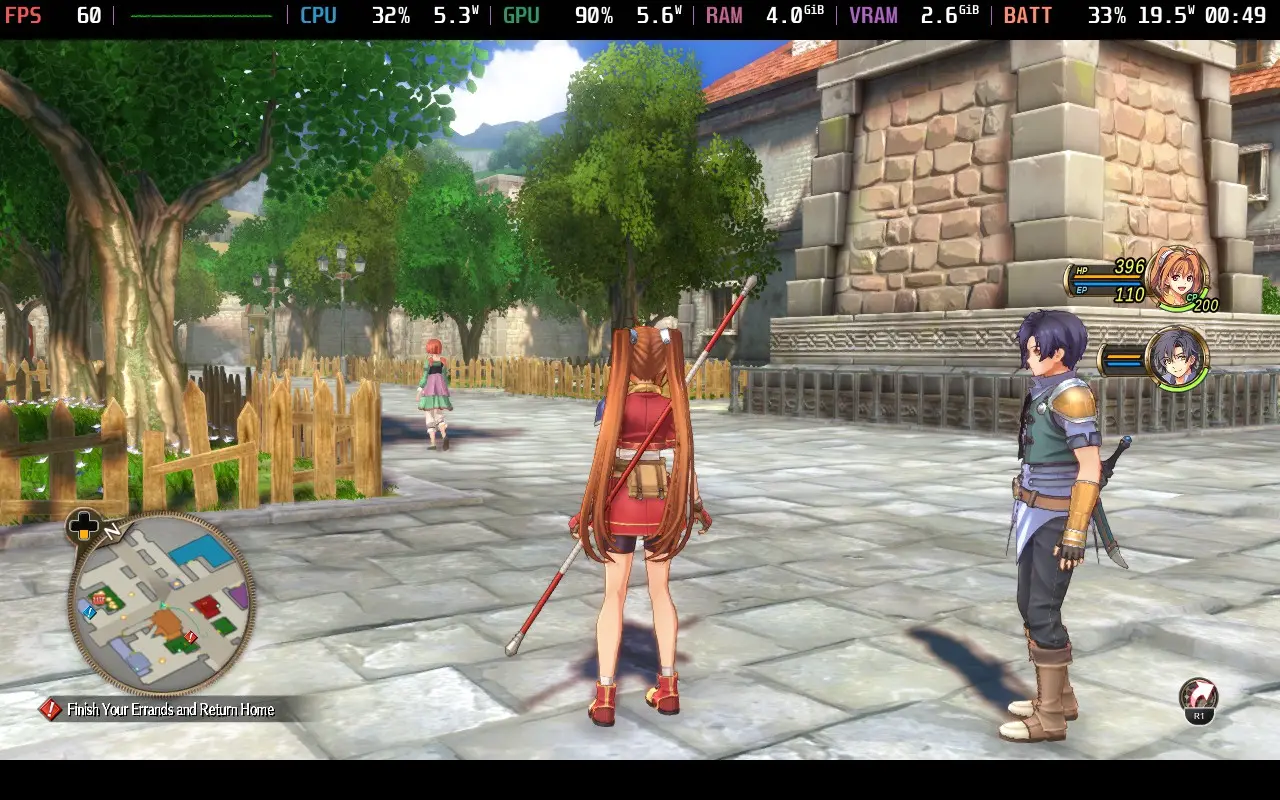The image size is (1280, 800).
Task: Click Joshua's character portrait
Action: (x=1178, y=358)
